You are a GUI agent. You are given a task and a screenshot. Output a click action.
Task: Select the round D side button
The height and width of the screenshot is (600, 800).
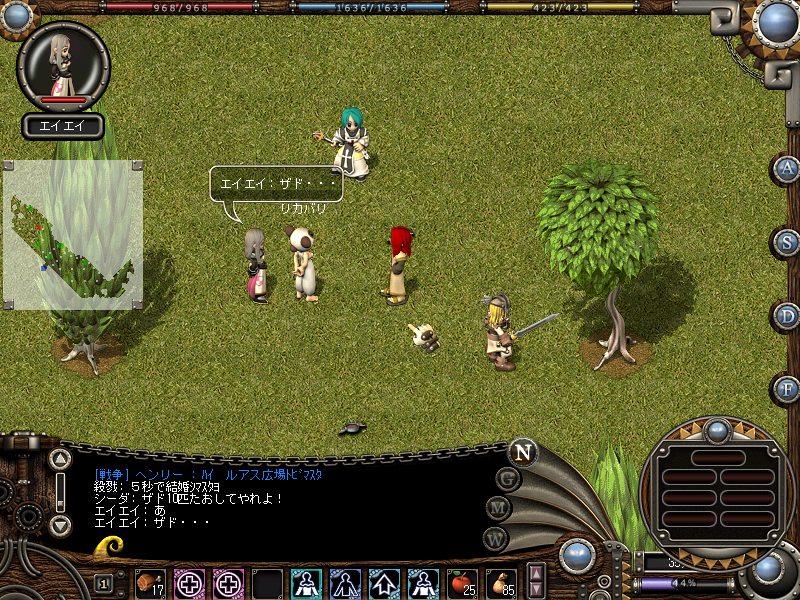(x=788, y=316)
